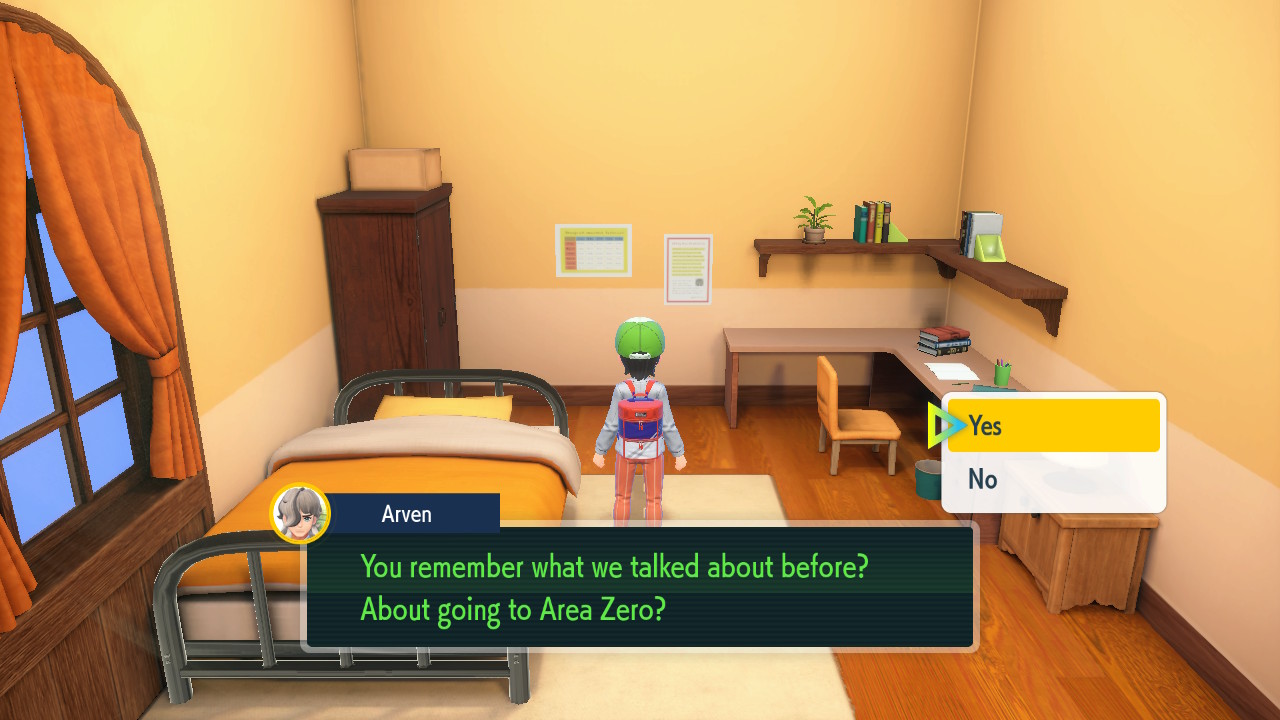Screen dimensions: 1280x720
Task: Choose the Yes reply option
Action: pos(1053,426)
